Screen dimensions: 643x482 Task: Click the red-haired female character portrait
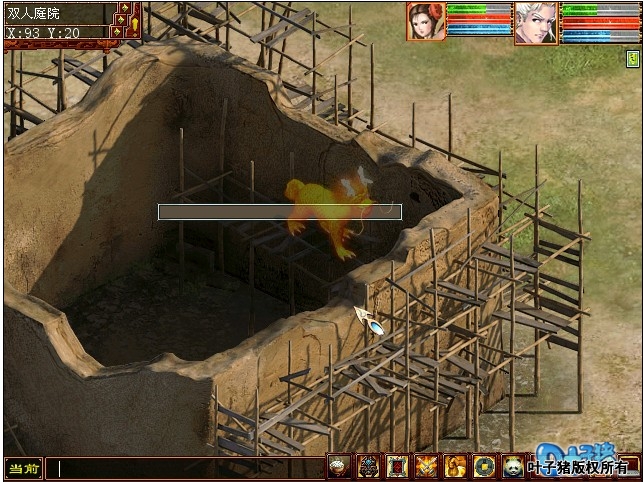[x=425, y=21]
